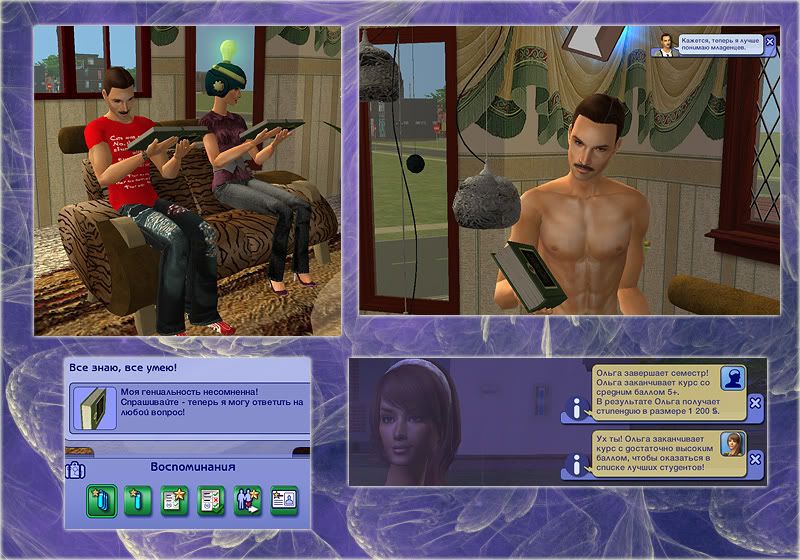Select the blue head silhouette notification icon

click(x=733, y=380)
